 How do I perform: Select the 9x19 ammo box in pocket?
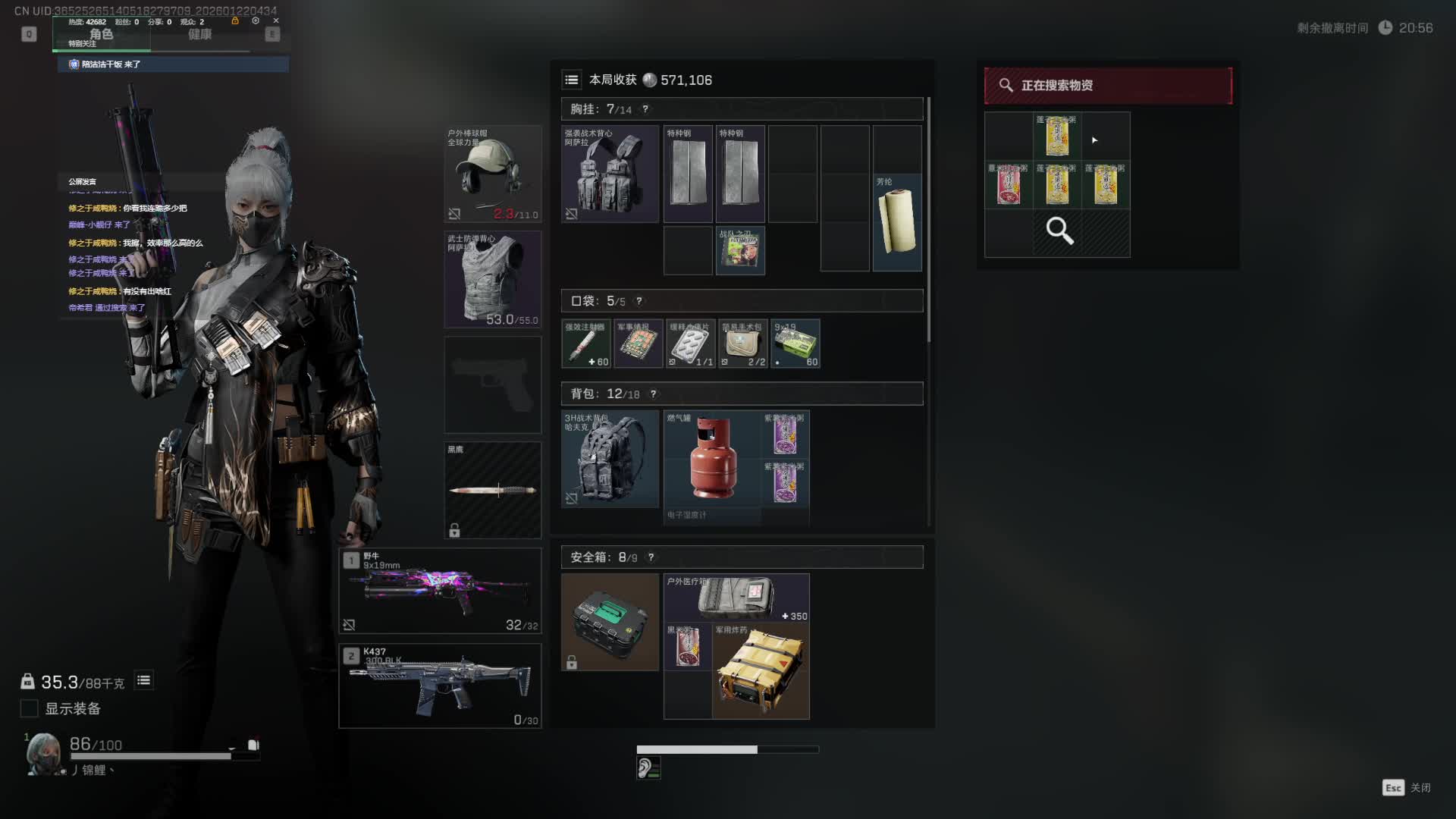[795, 344]
